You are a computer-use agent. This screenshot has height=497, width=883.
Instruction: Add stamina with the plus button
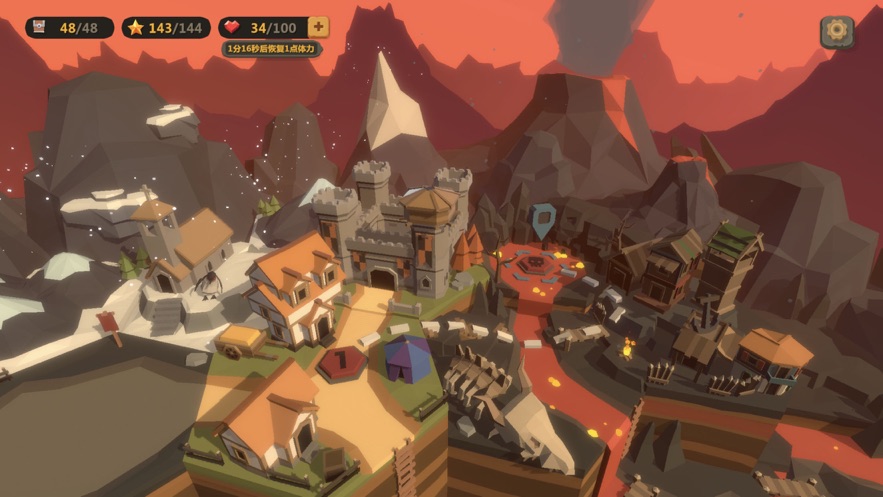pyautogui.click(x=318, y=27)
